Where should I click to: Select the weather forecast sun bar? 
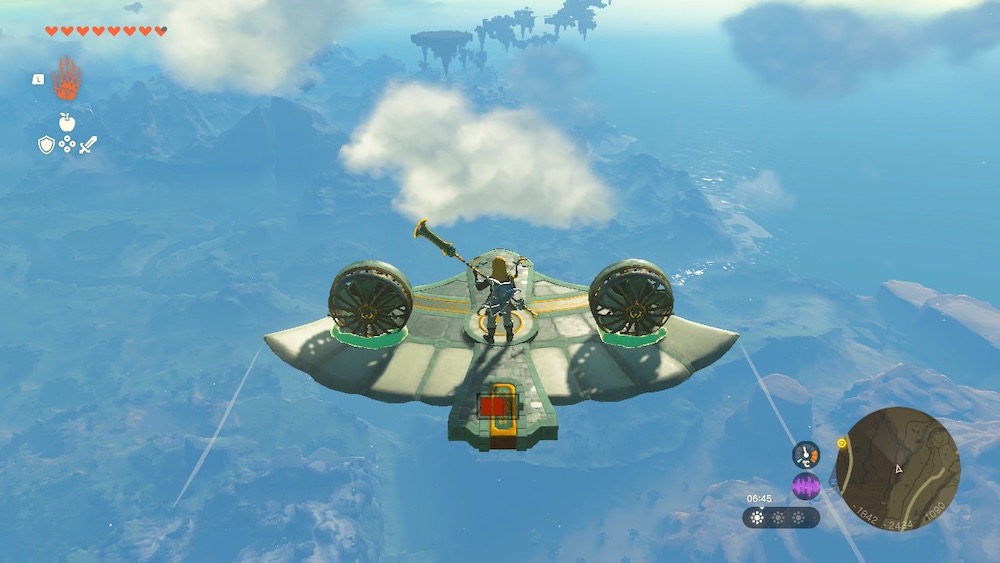point(781,518)
